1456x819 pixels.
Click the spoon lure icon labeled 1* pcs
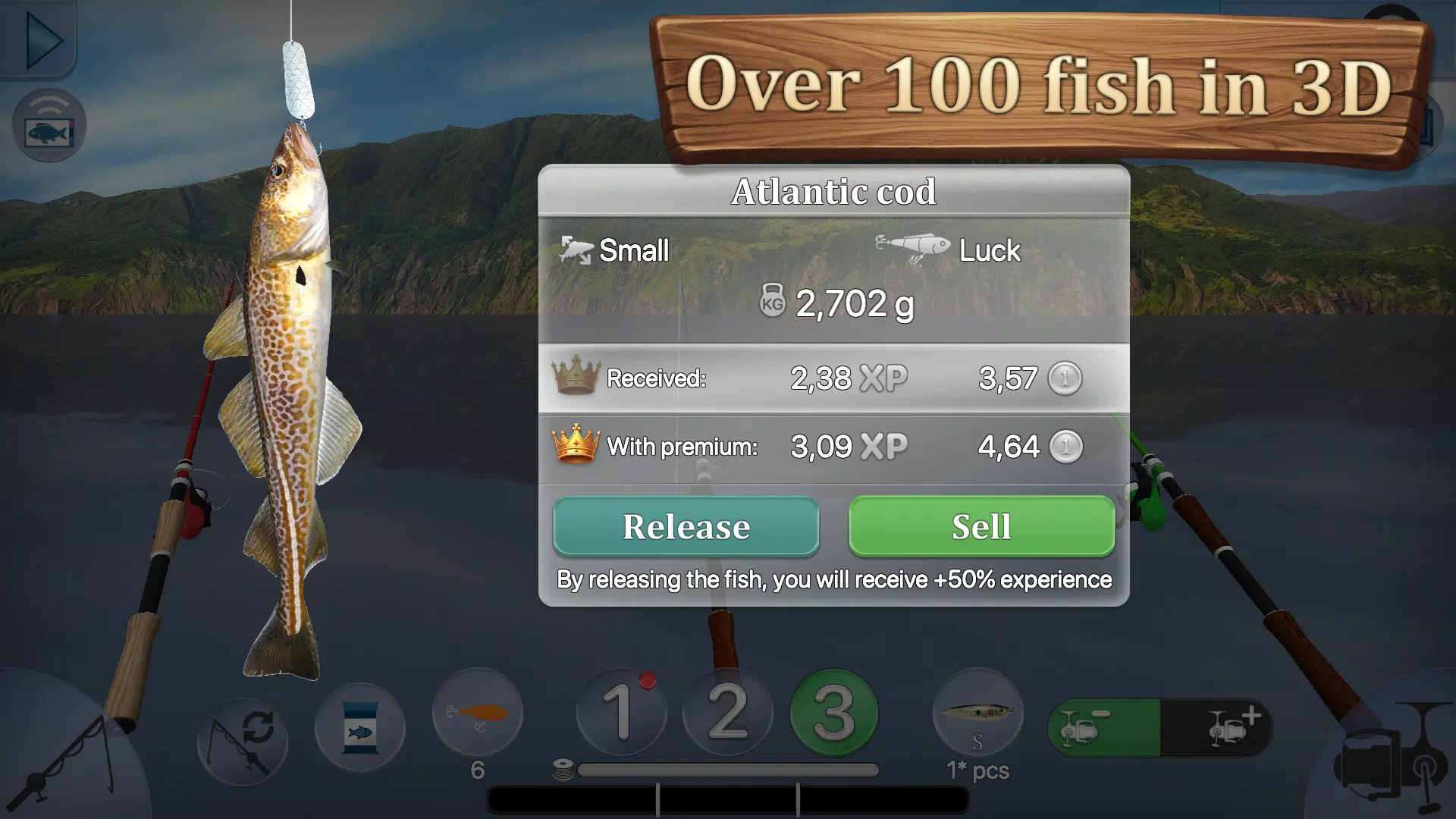tap(978, 713)
